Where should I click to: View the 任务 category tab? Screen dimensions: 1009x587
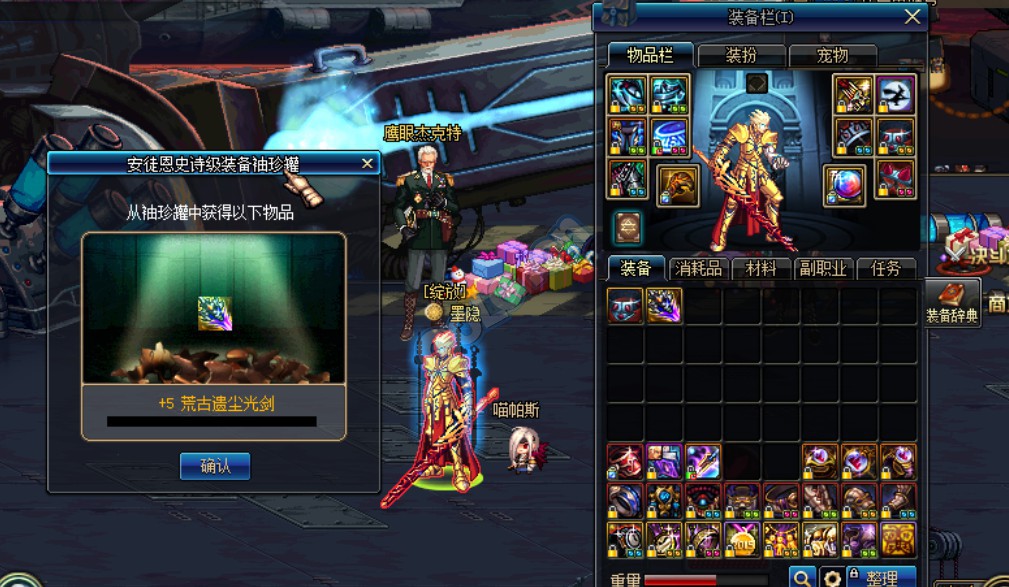click(886, 268)
